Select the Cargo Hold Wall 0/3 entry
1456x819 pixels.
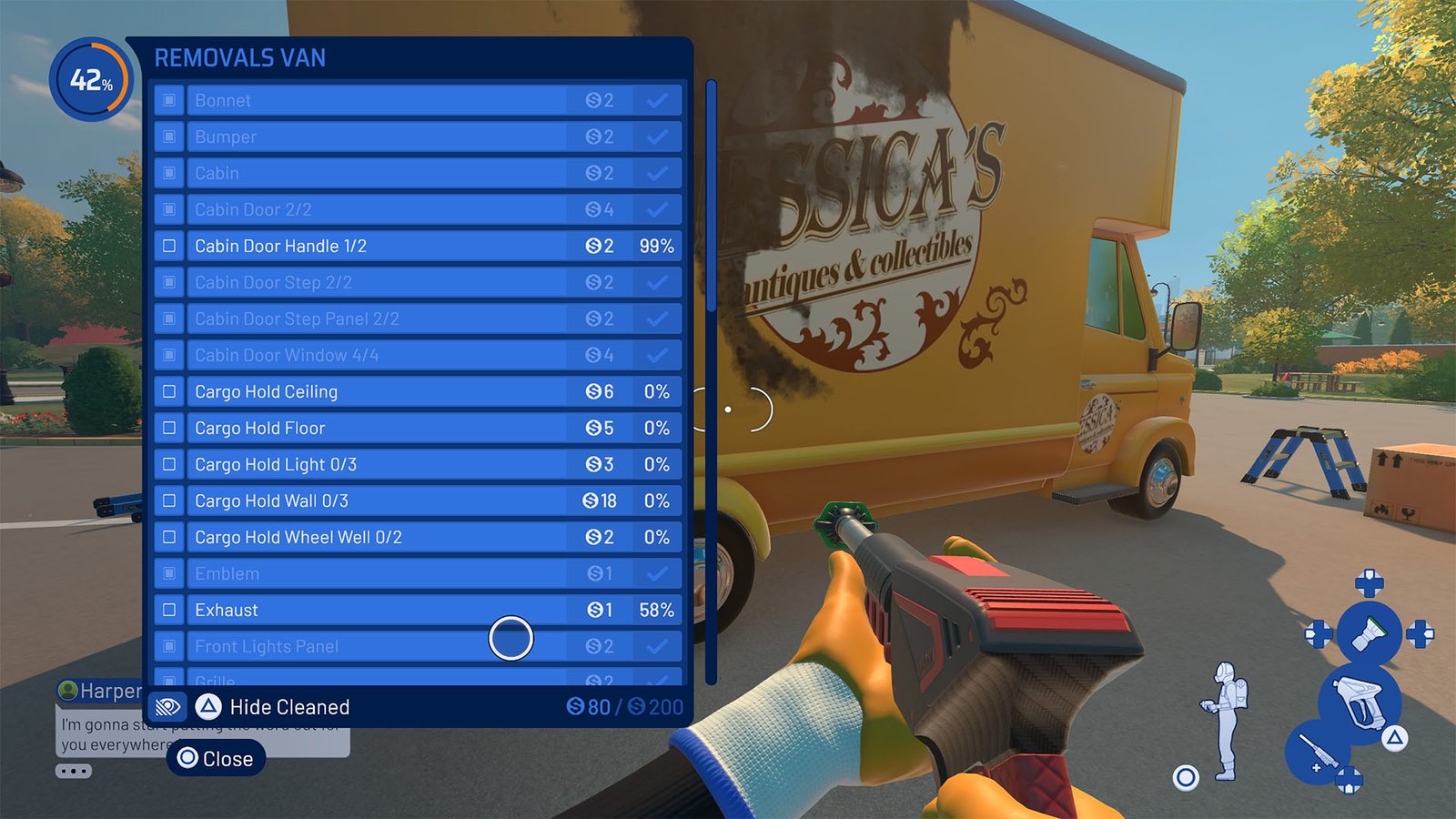point(364,500)
